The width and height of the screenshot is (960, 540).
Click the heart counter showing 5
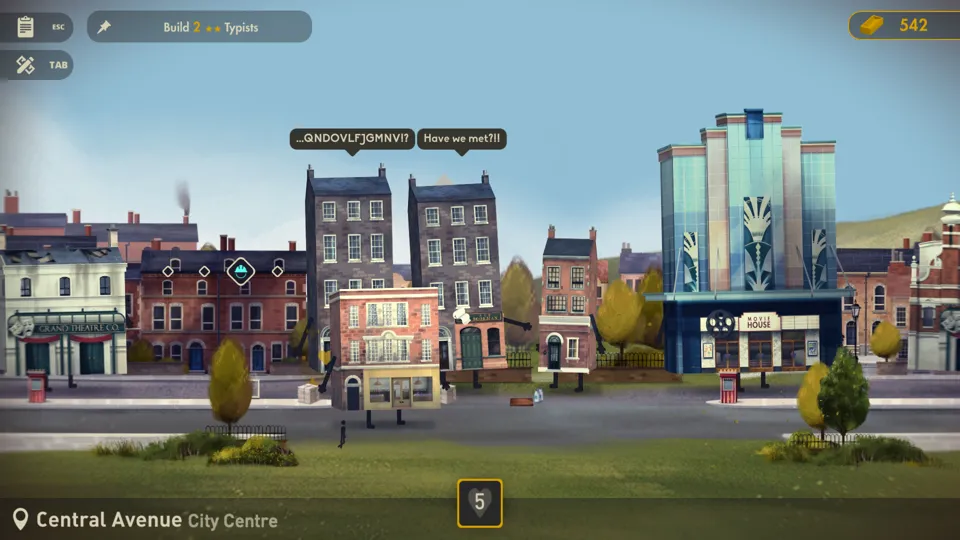tap(480, 503)
